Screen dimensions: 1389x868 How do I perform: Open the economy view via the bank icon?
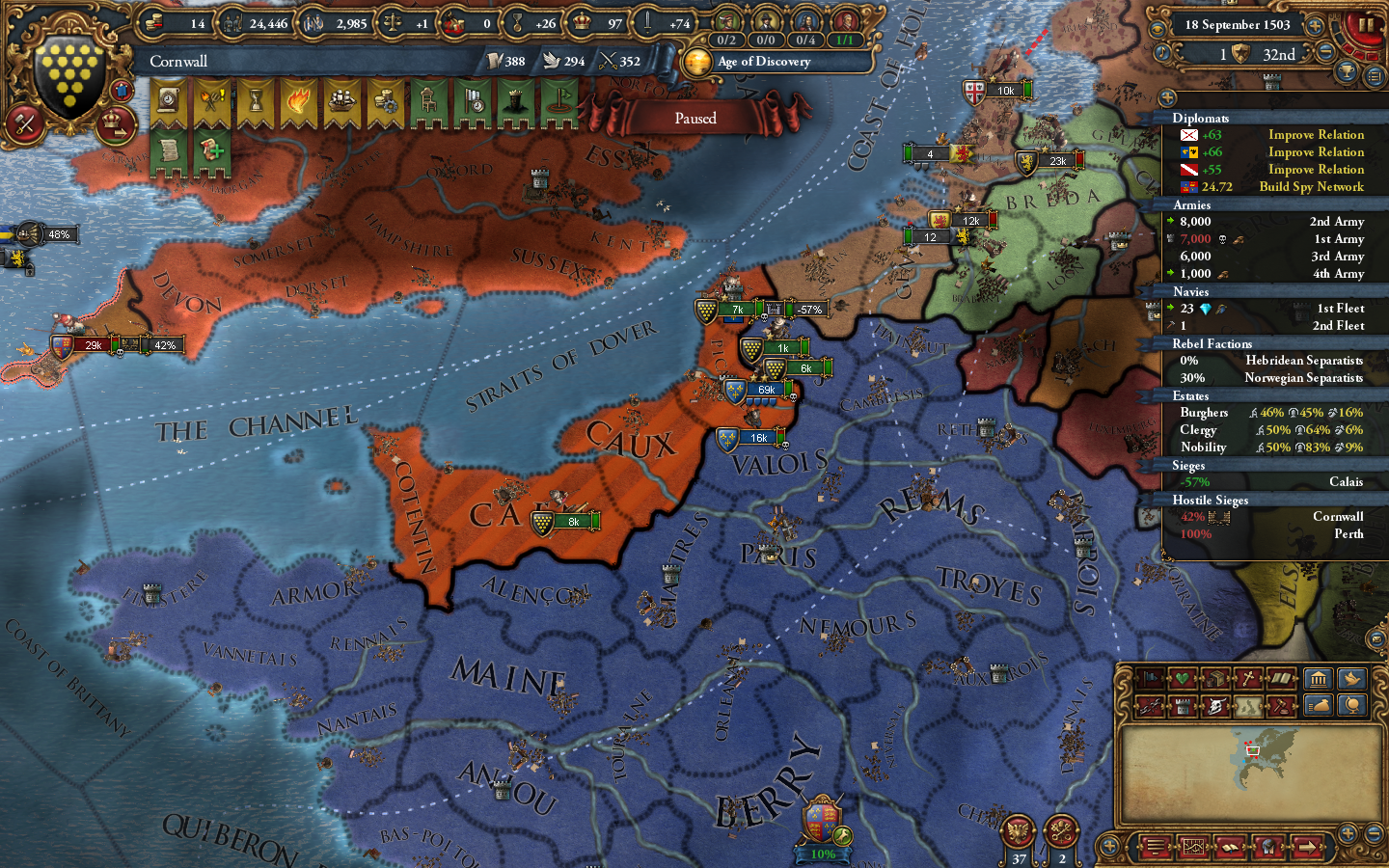point(1319,678)
